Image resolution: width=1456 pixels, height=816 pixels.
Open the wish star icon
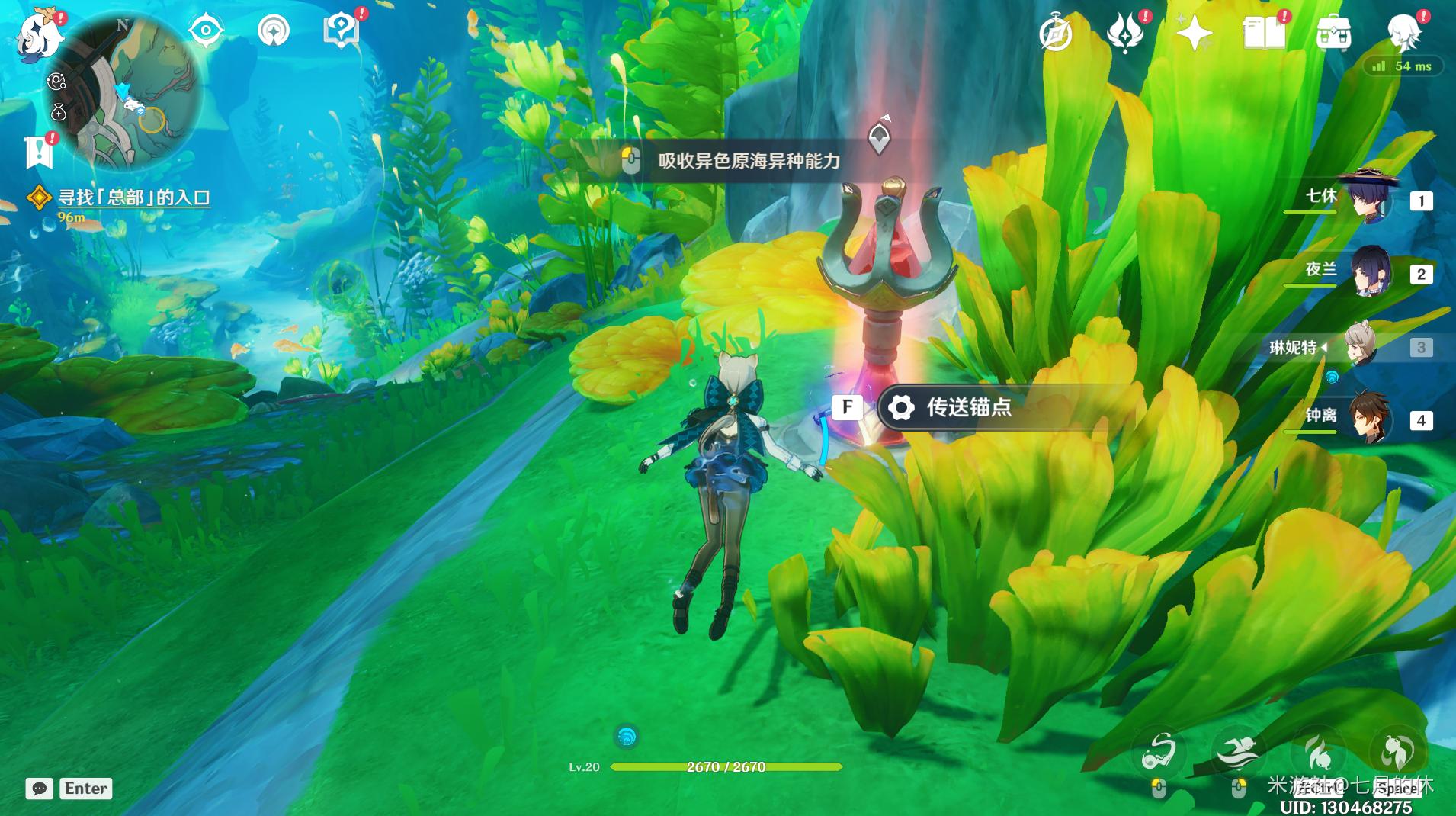tap(1194, 34)
